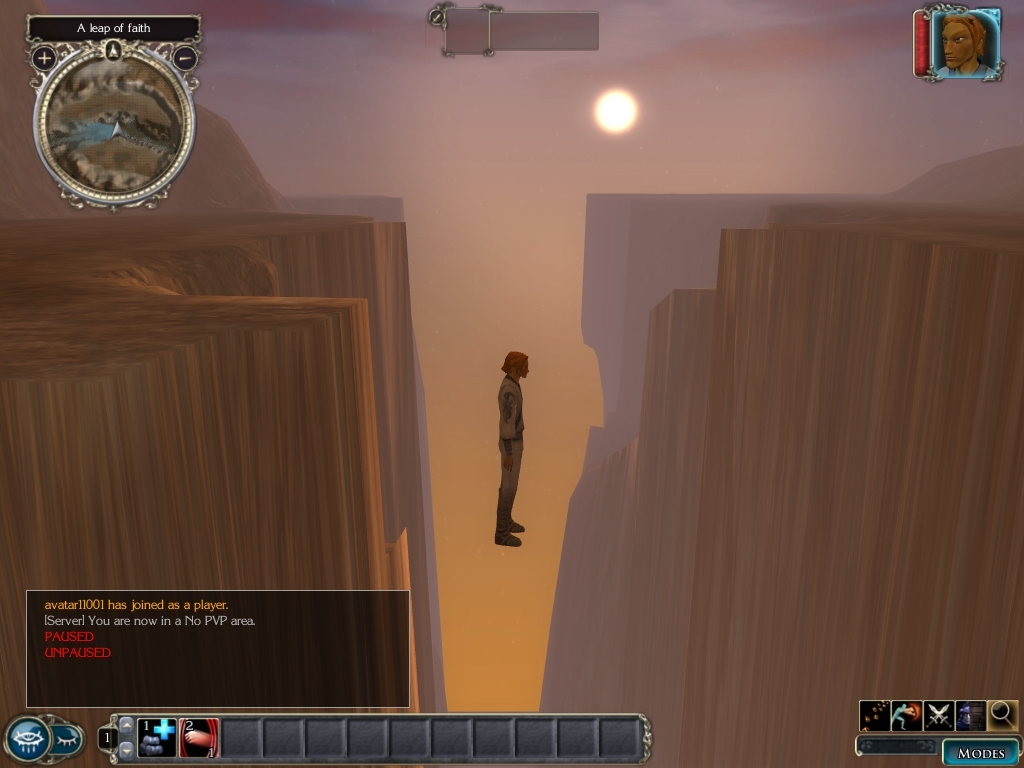Click the open eye menu button

pos(27,739)
